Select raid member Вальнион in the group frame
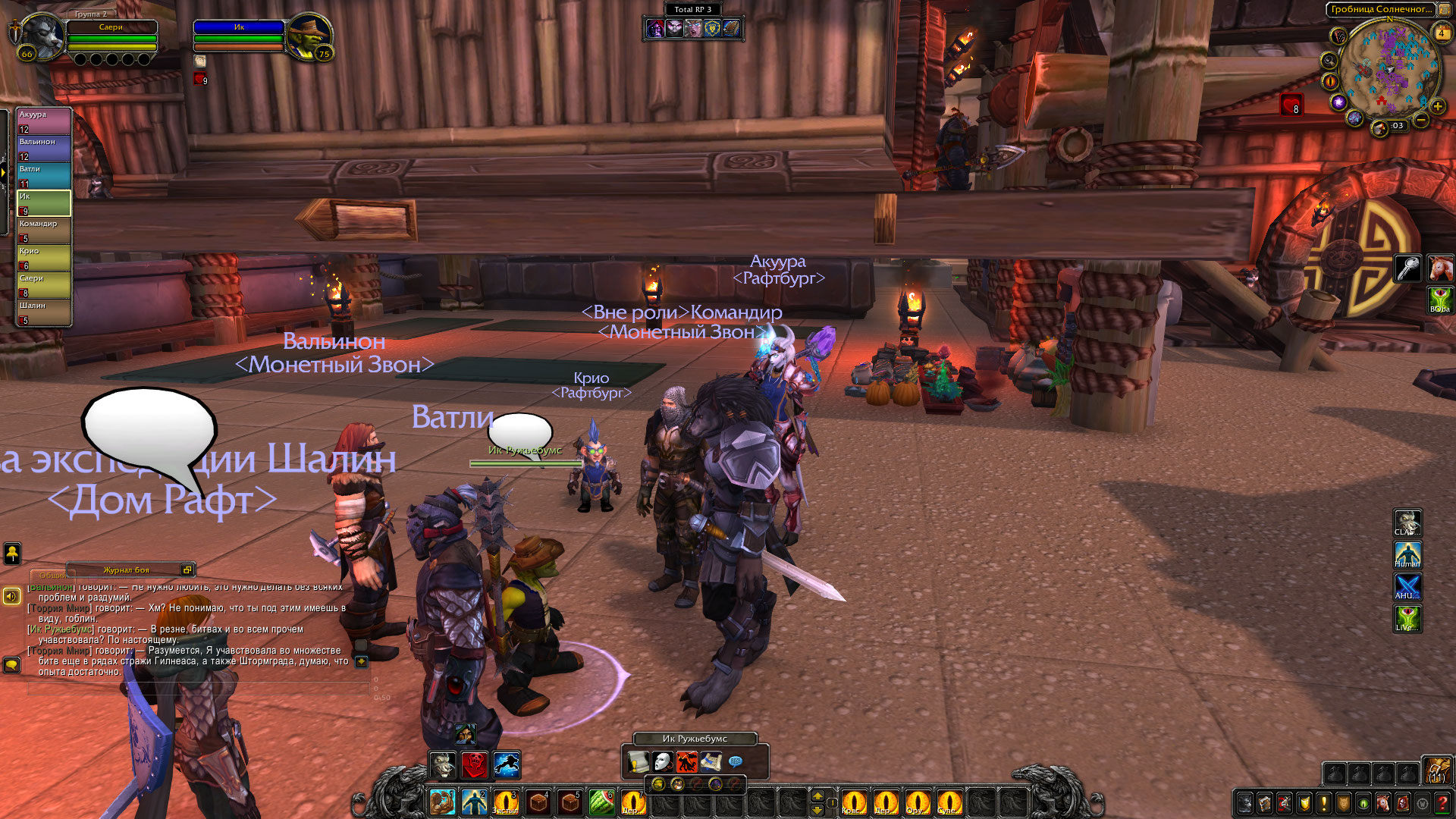1456x819 pixels. pyautogui.click(x=44, y=148)
